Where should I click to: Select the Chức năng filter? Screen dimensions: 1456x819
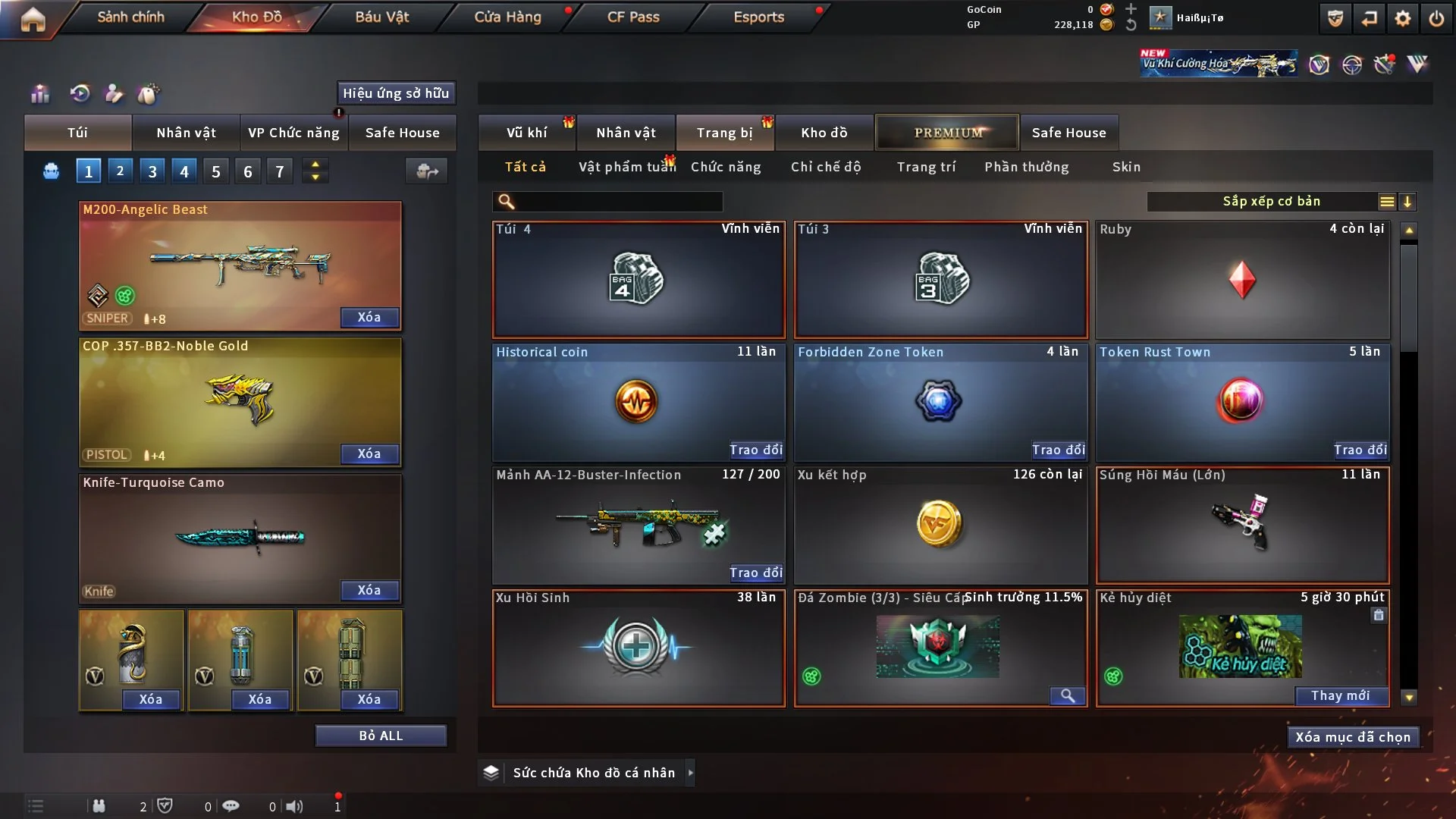coord(725,167)
